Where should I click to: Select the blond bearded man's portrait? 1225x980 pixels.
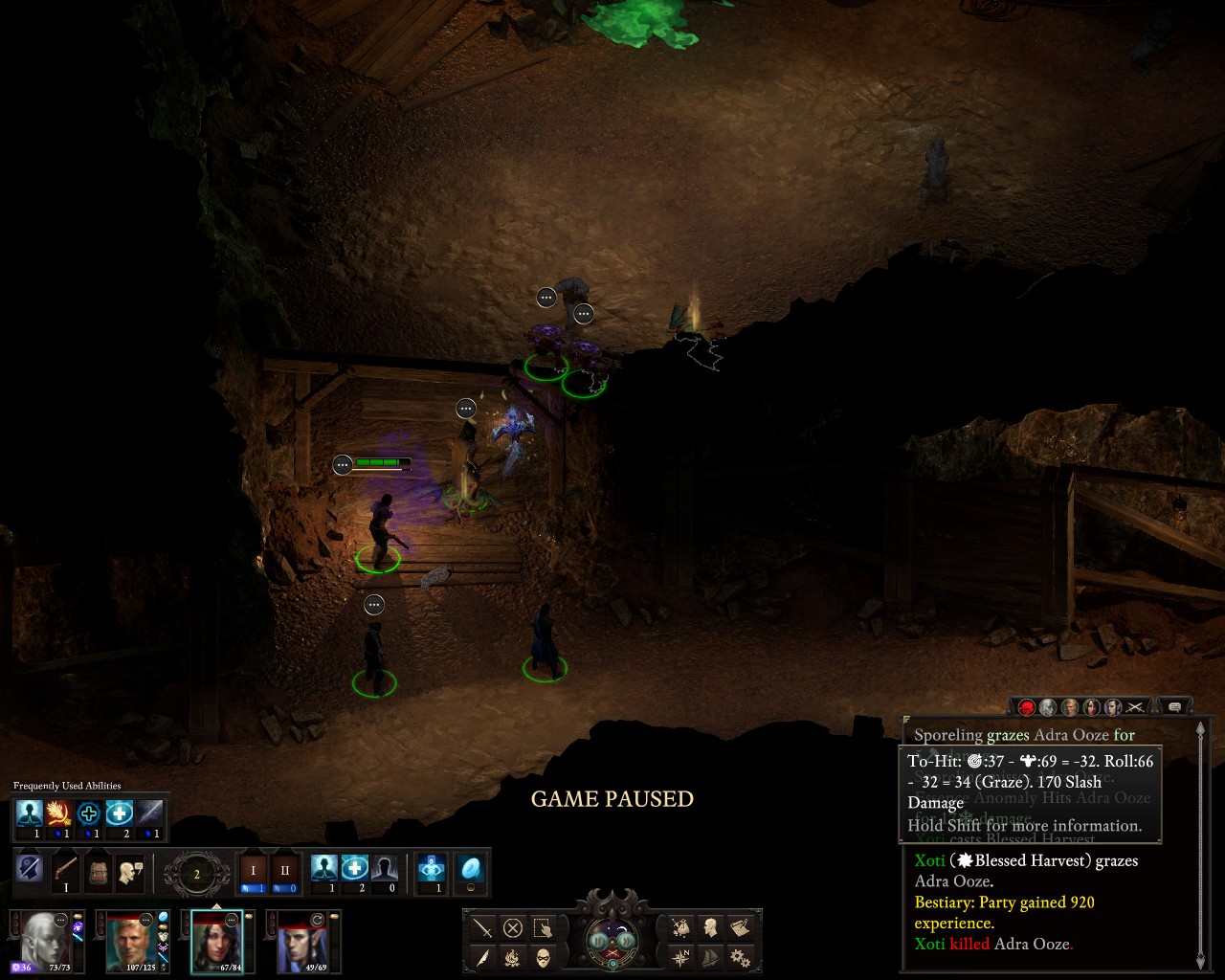(x=132, y=939)
